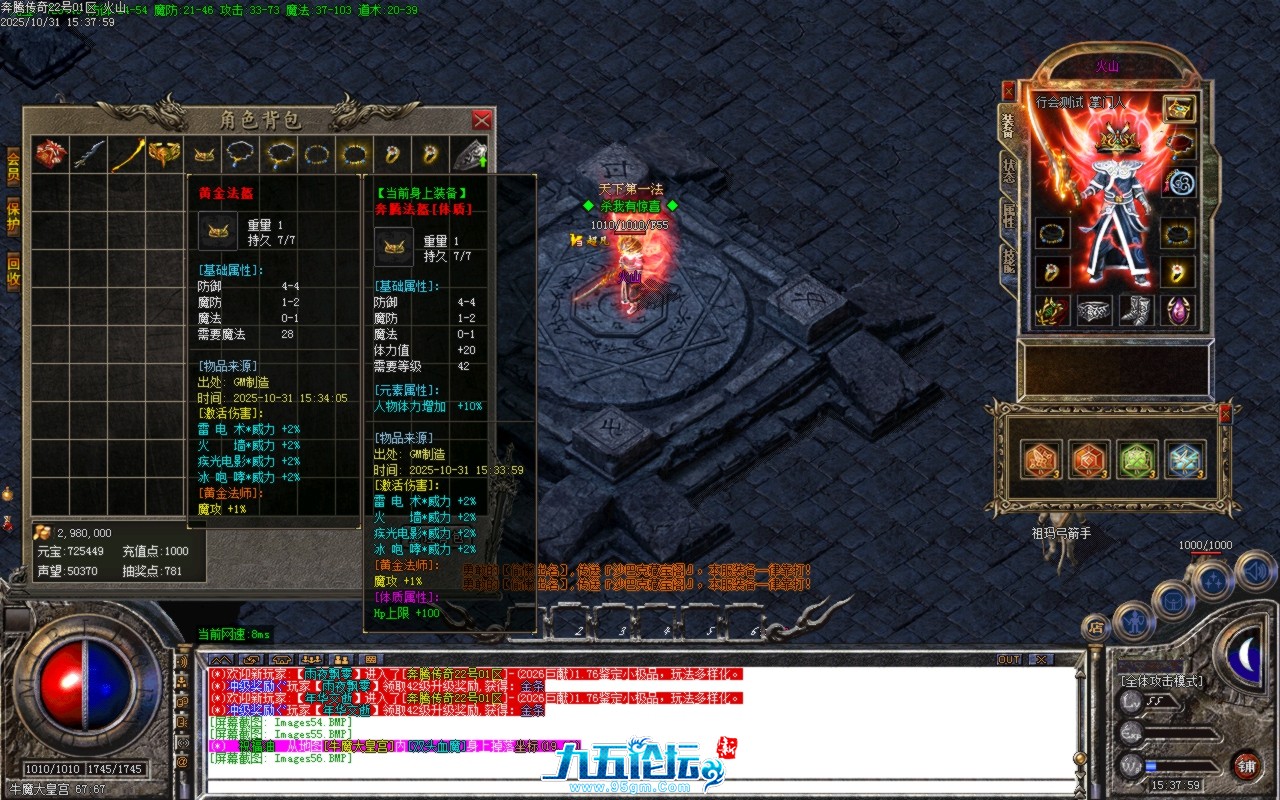Switch to the 状态 status tab
This screenshot has width=1280, height=800.
pos(1009,170)
